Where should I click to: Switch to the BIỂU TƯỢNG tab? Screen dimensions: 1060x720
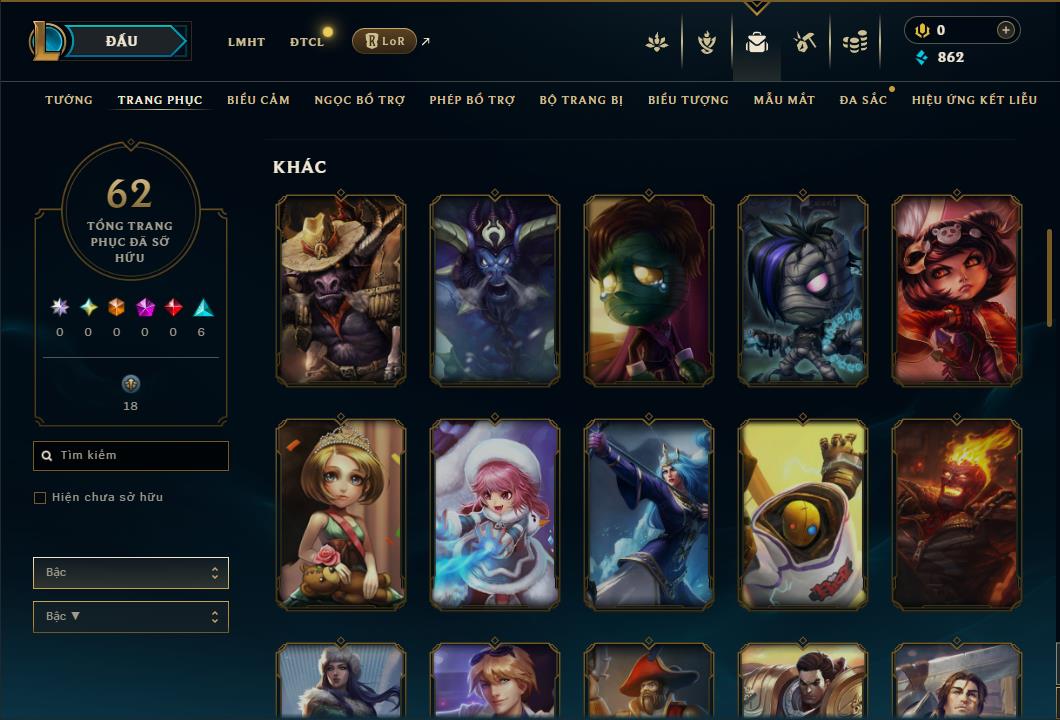click(688, 100)
